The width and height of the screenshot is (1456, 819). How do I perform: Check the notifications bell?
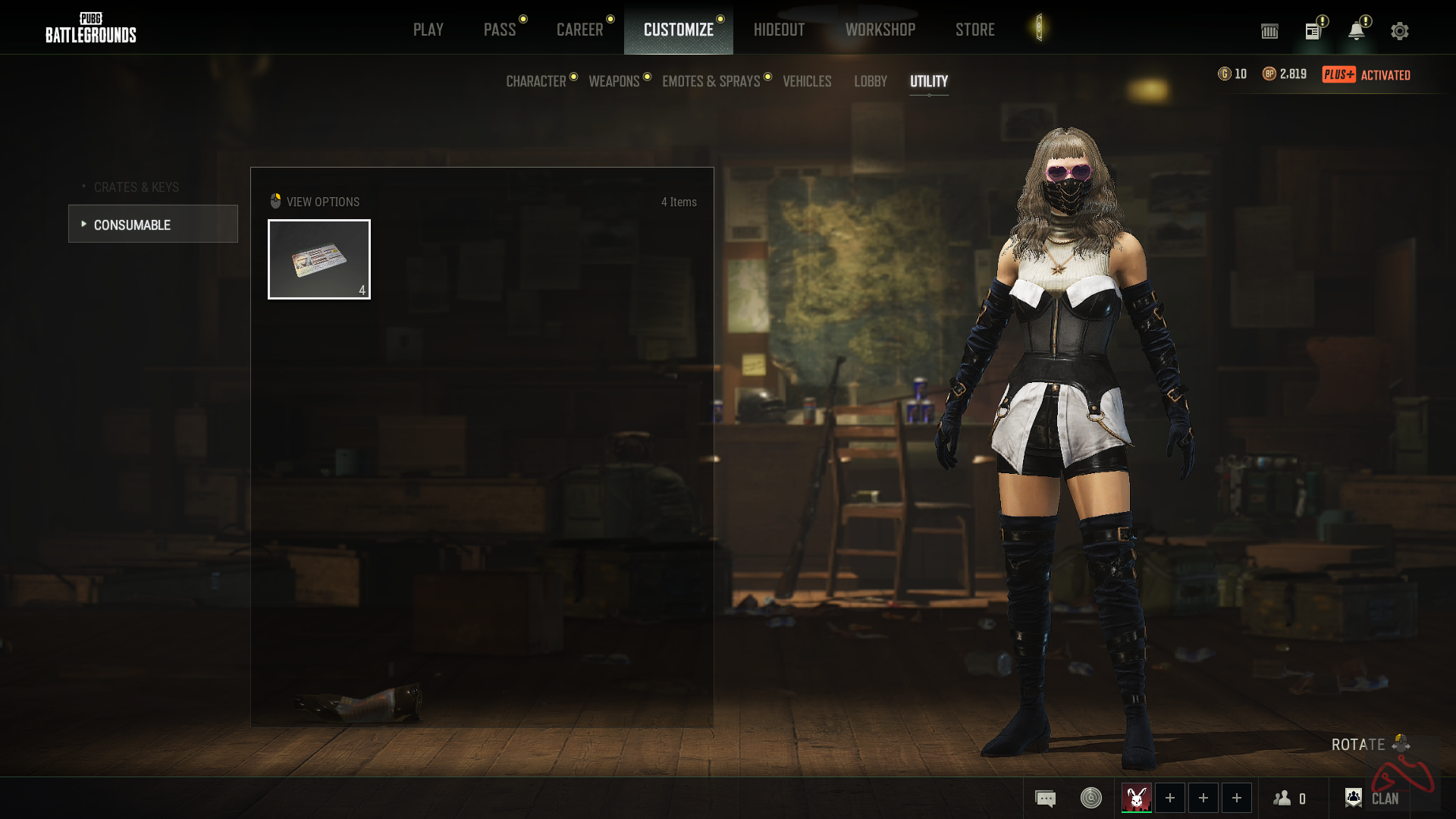tap(1356, 31)
